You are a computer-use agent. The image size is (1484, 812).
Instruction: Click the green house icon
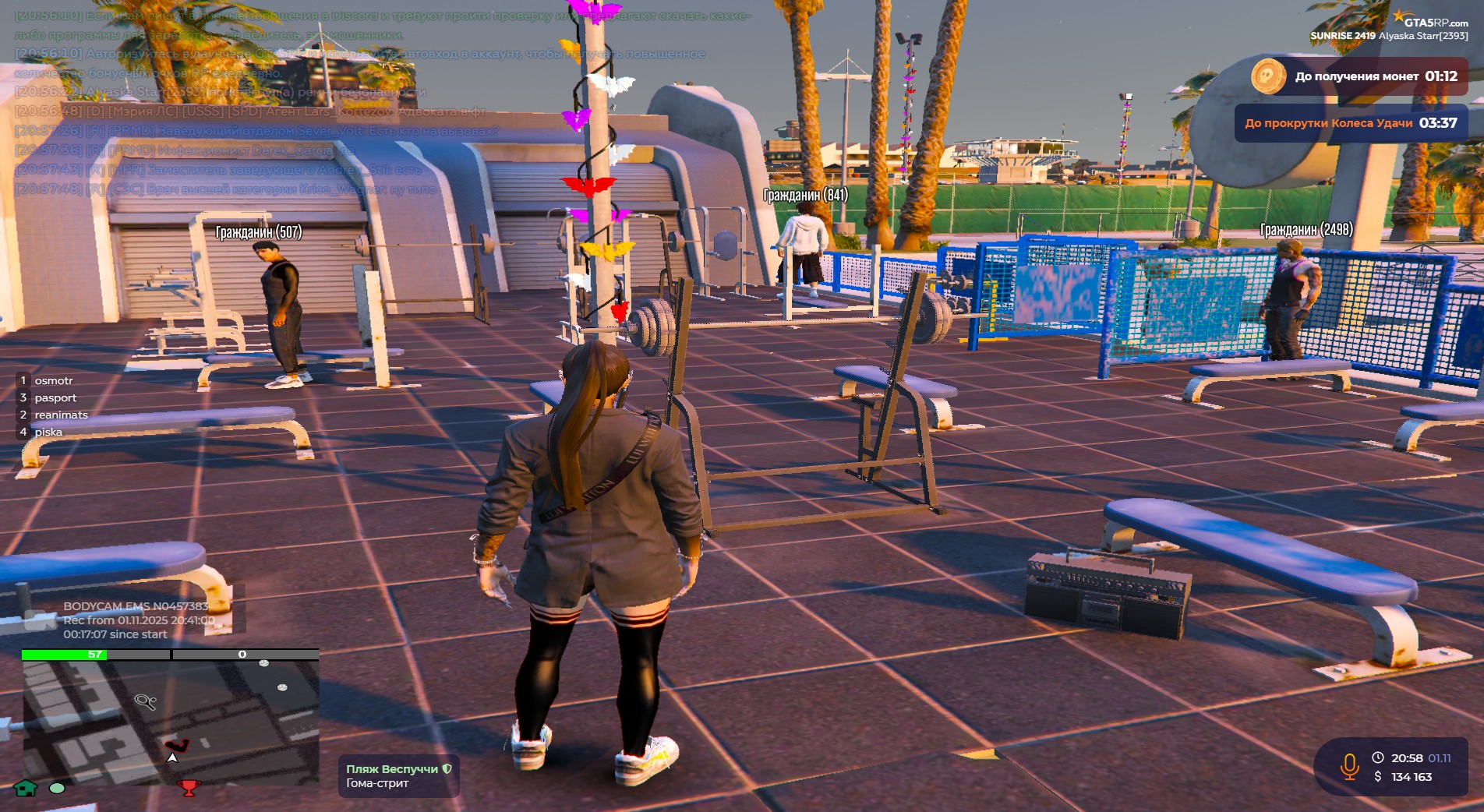pyautogui.click(x=26, y=788)
